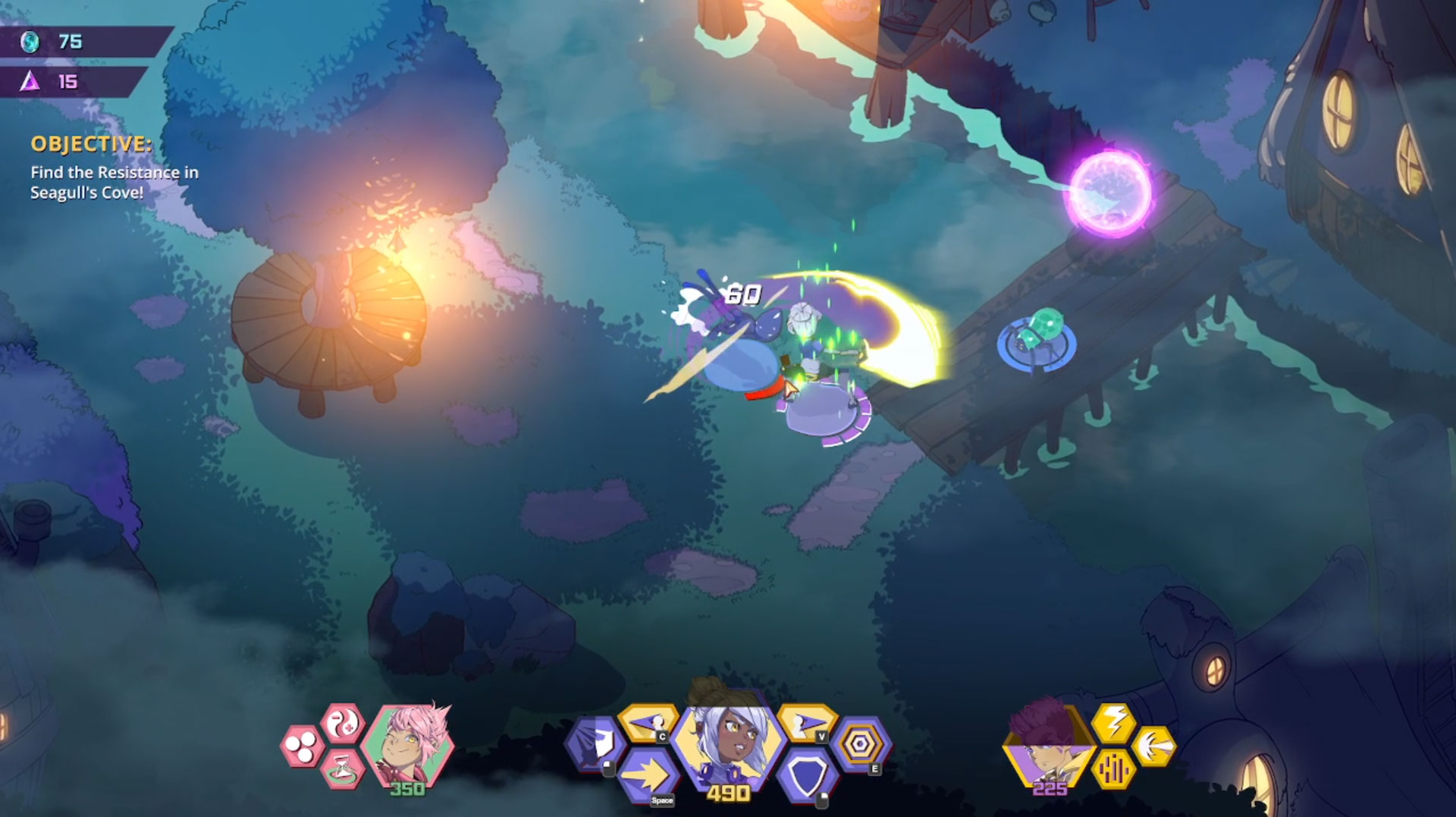The image size is (1456, 817).
Task: Click the right swap-character arrow icon
Action: [806, 723]
